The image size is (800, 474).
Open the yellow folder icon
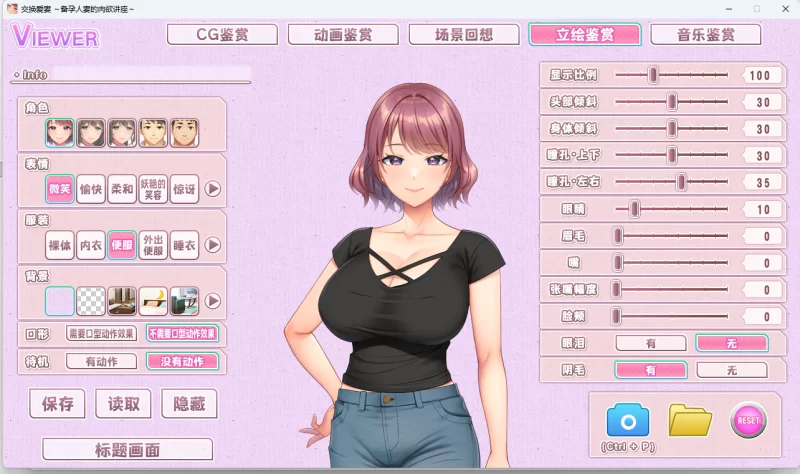click(689, 420)
